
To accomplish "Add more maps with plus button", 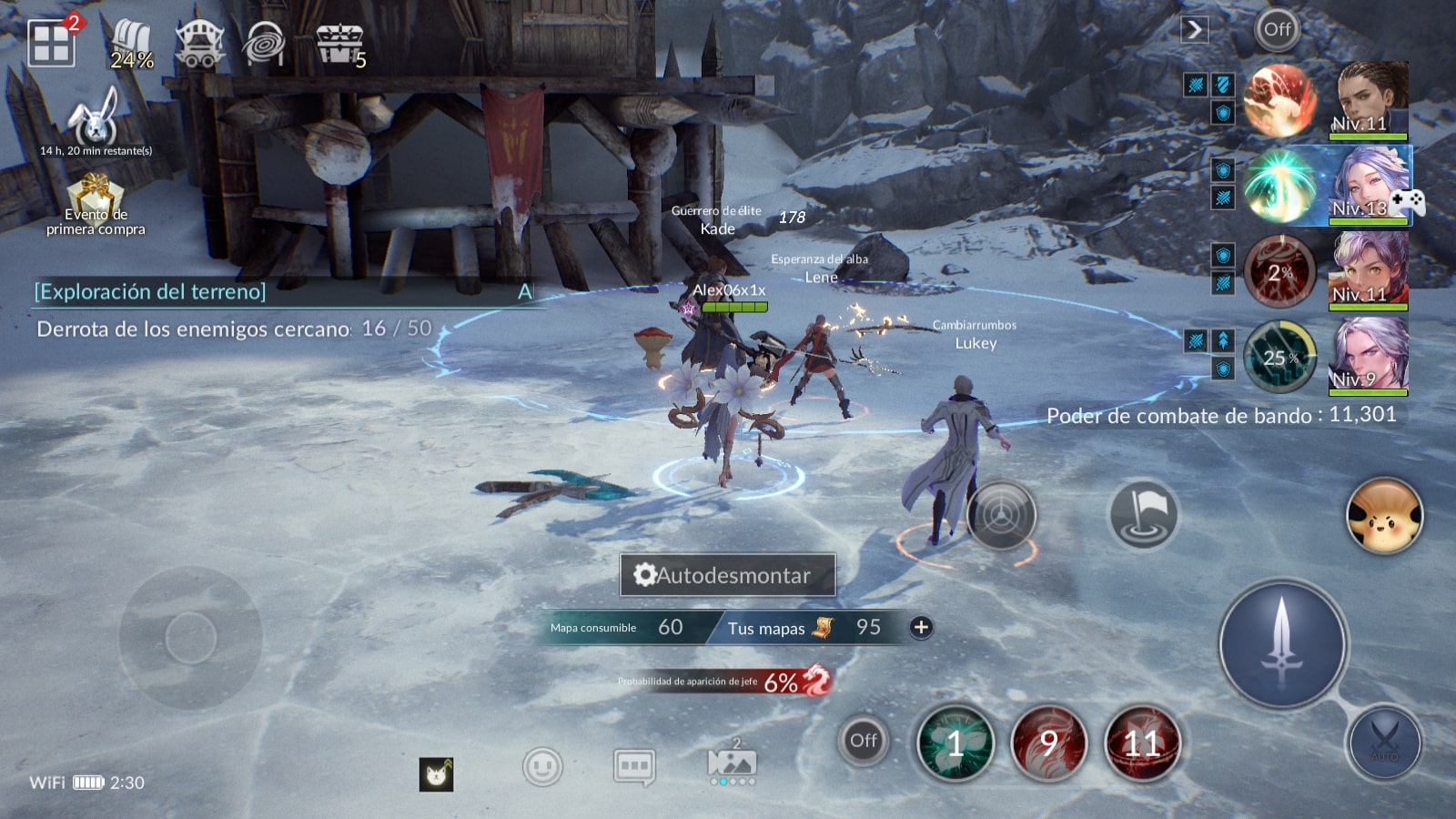I will point(921,627).
